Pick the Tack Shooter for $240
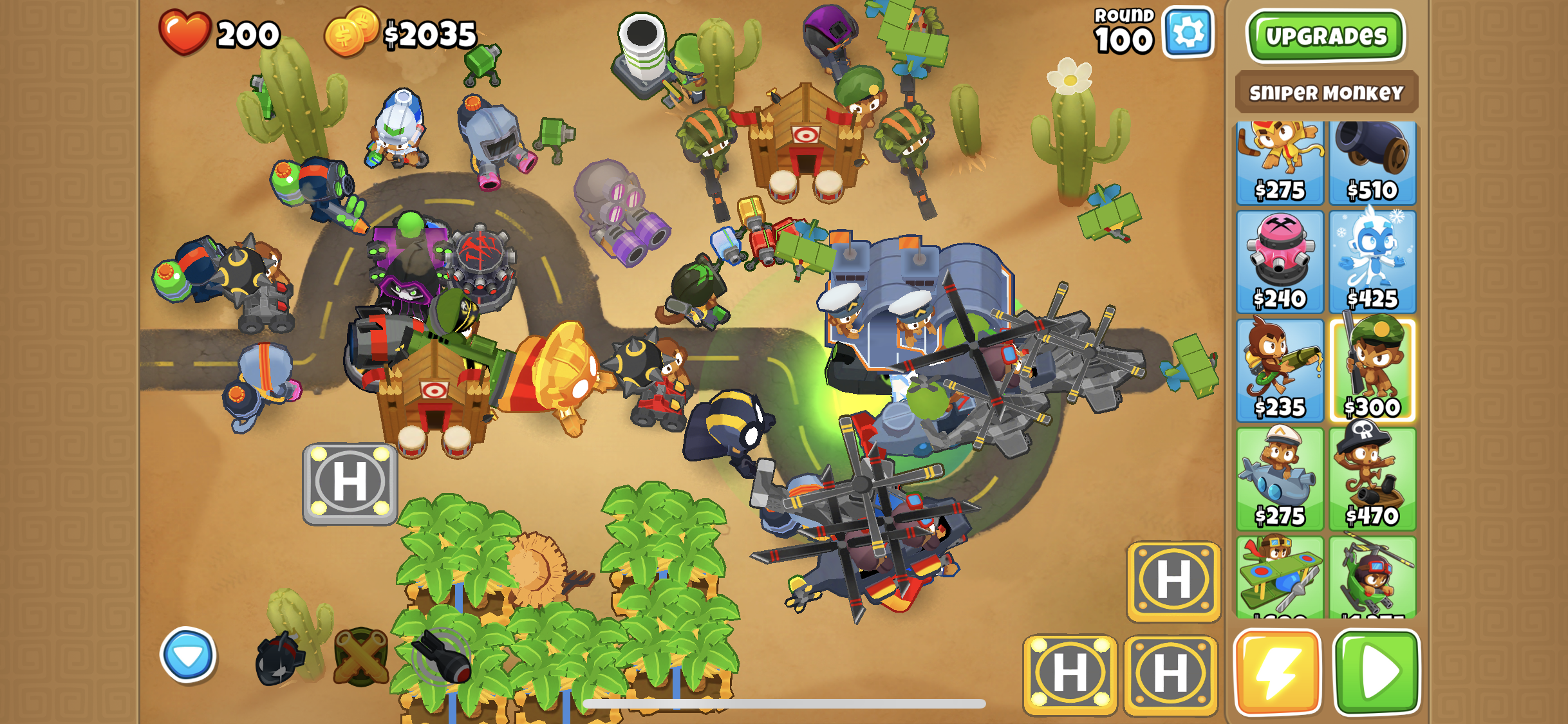The width and height of the screenshot is (1568, 724). (x=1280, y=263)
